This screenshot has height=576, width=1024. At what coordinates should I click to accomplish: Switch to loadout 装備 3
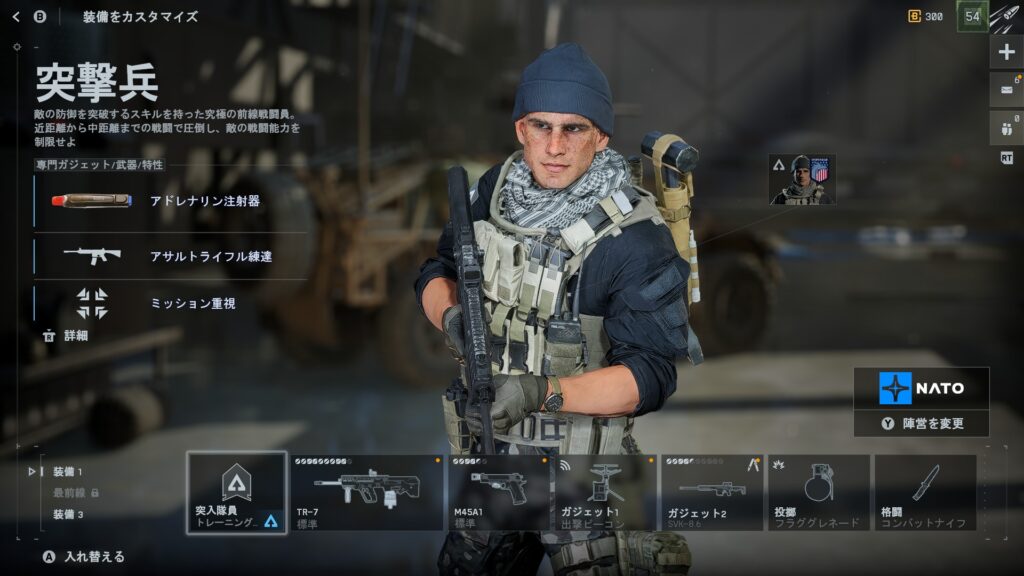click(x=68, y=514)
